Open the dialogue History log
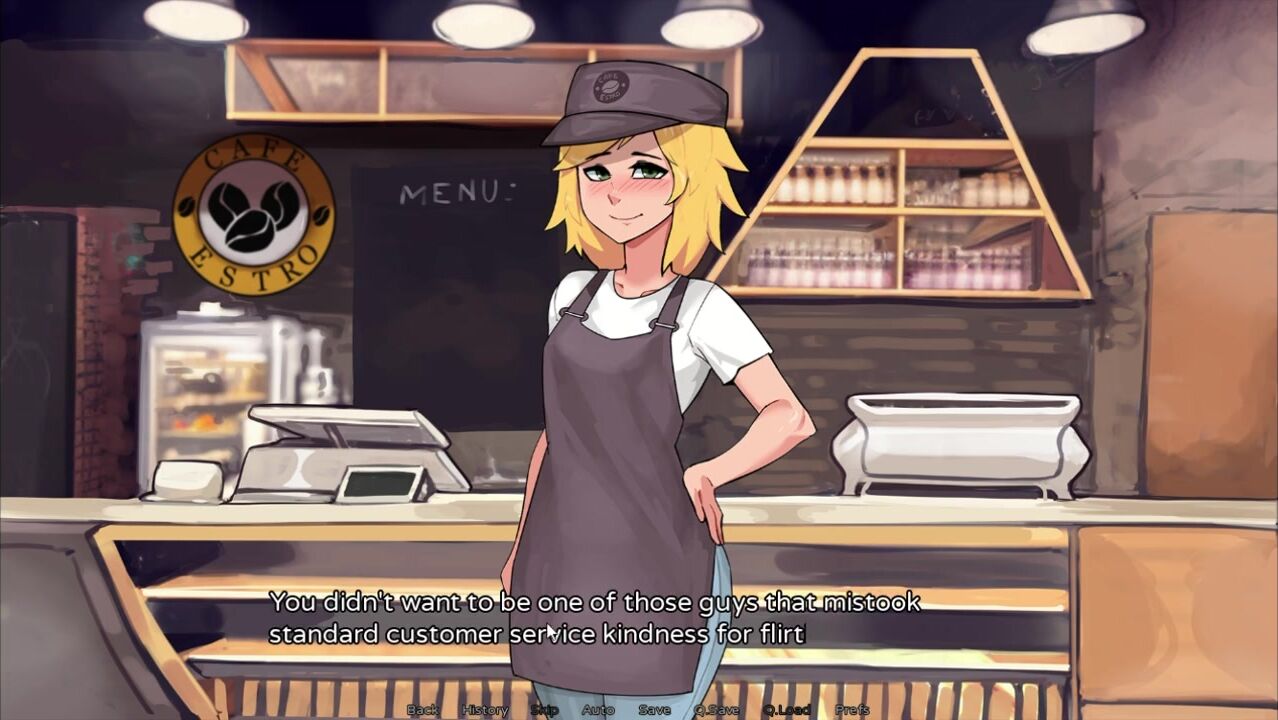 (x=485, y=710)
